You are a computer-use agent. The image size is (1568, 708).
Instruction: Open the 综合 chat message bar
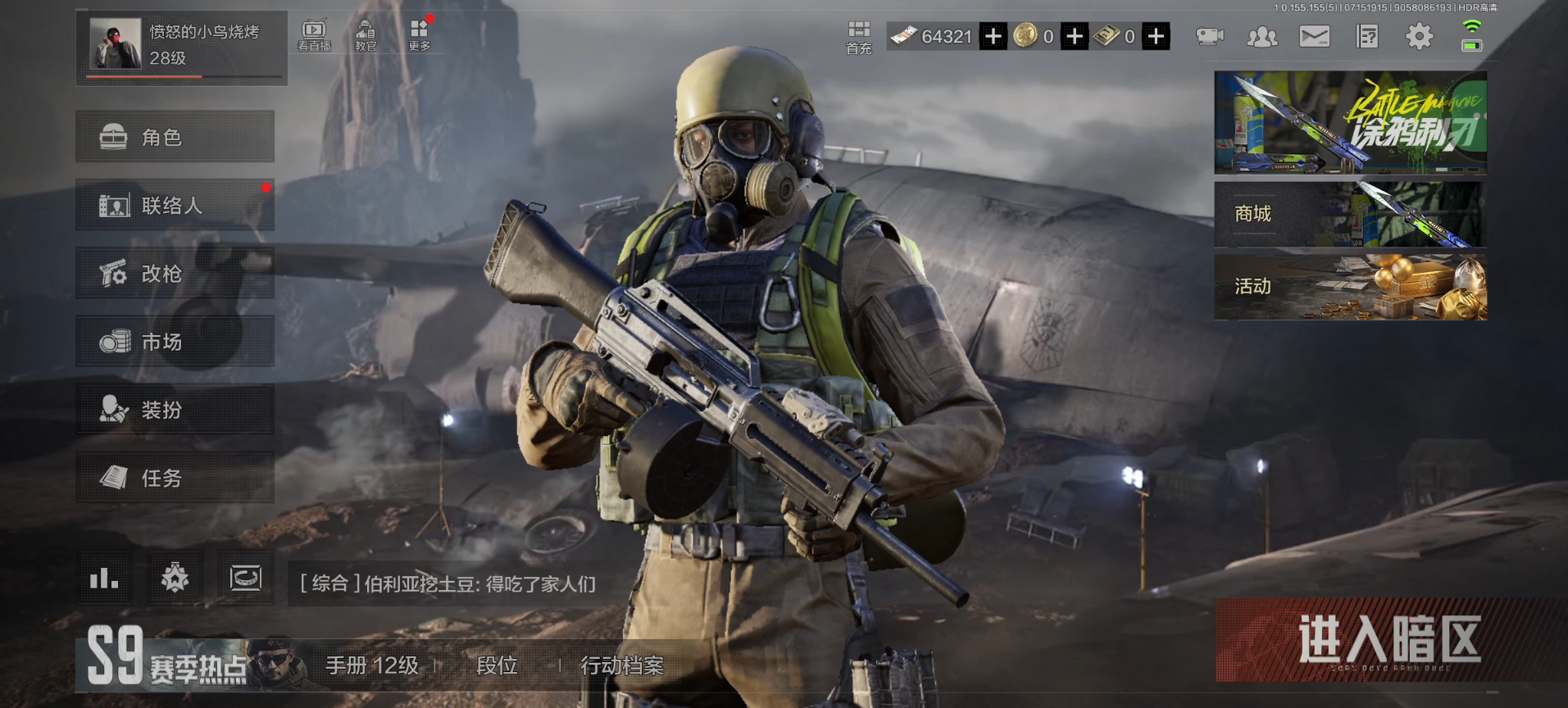click(x=448, y=583)
